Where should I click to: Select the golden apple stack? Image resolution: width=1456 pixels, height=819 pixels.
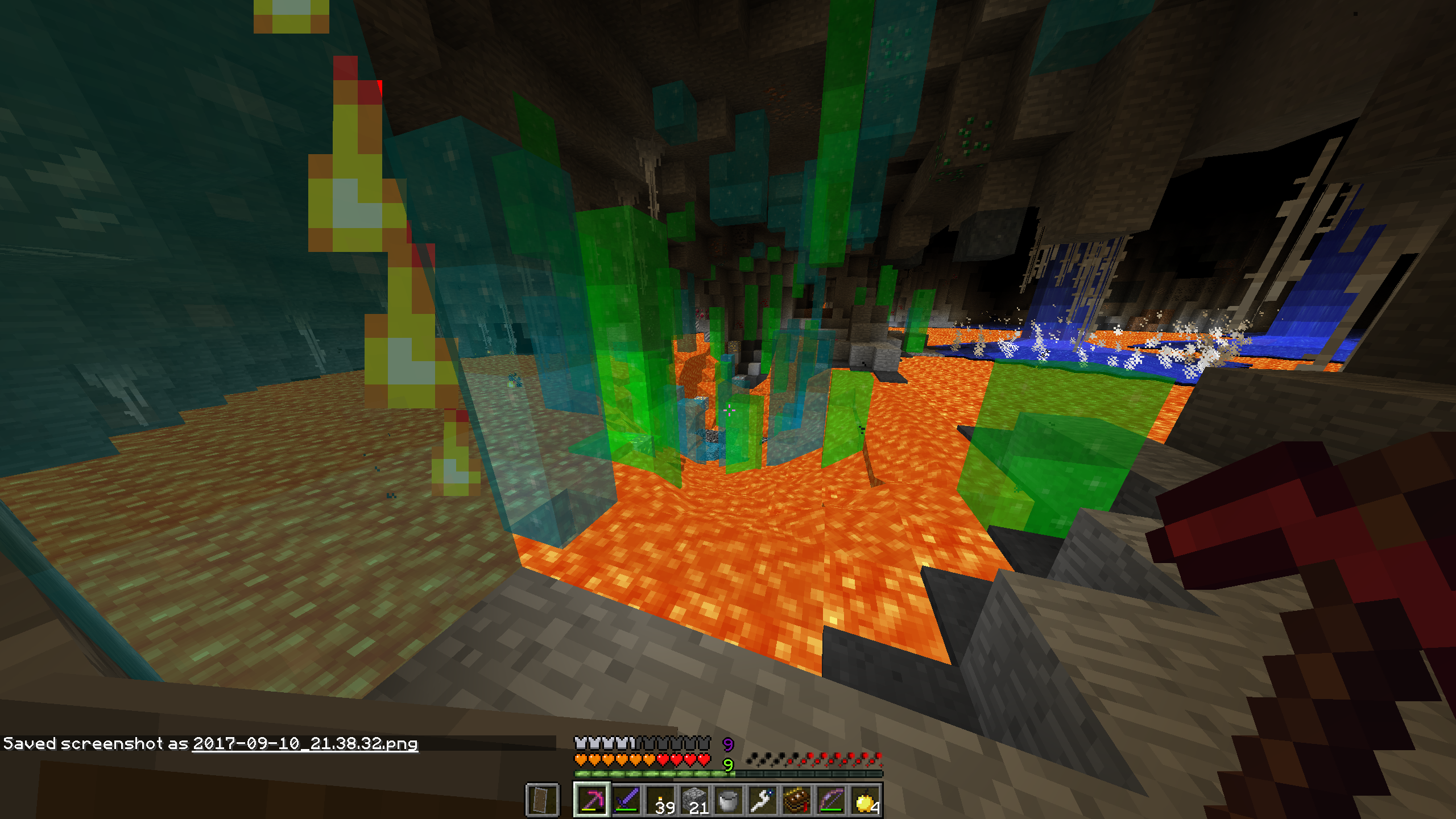click(x=865, y=800)
